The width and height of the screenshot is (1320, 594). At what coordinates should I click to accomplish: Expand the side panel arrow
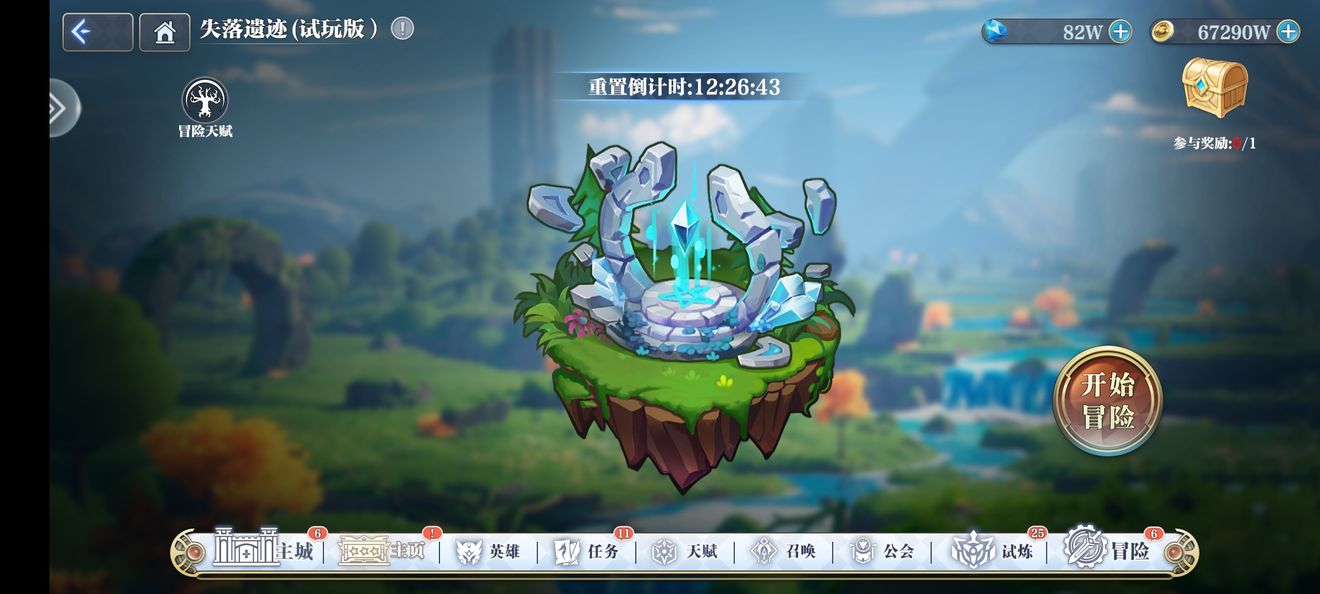[x=60, y=107]
